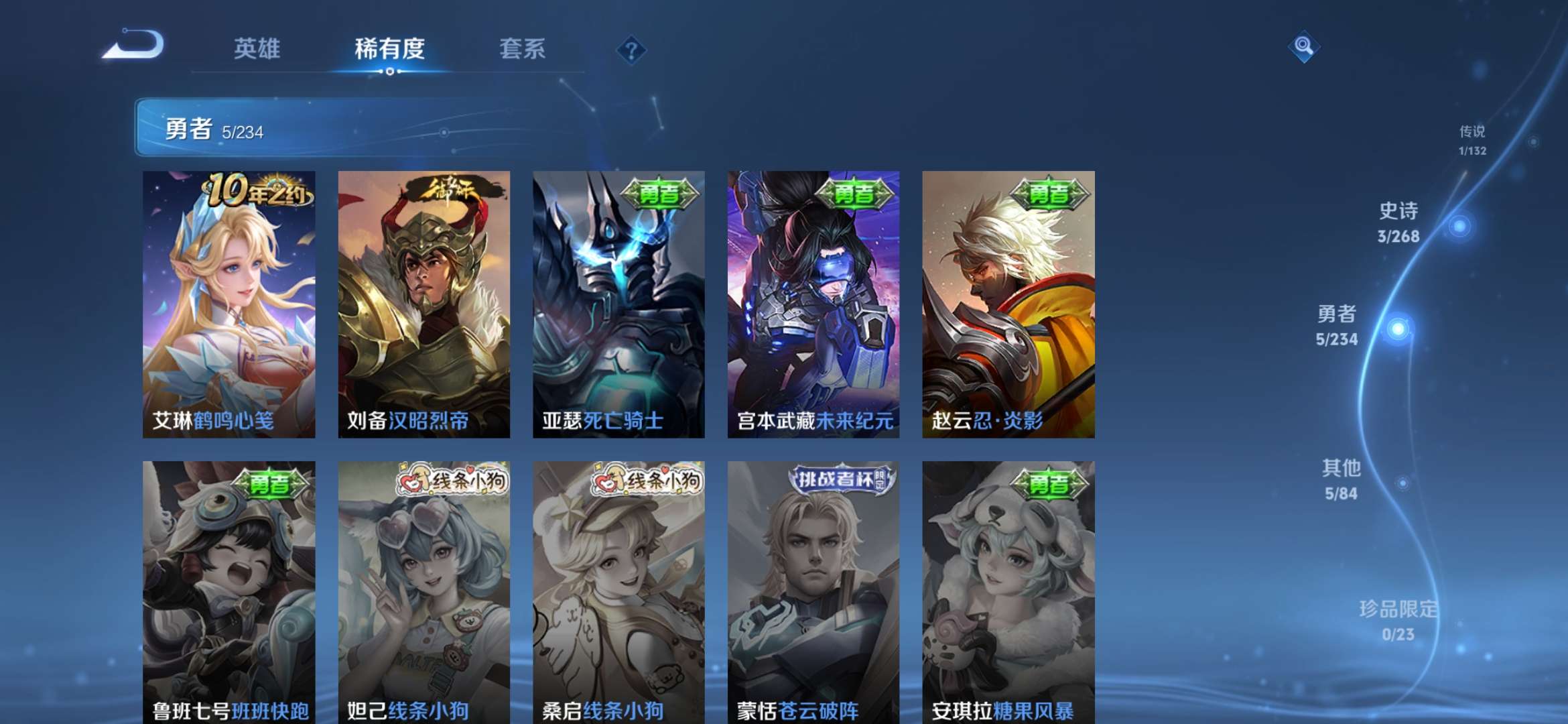Jump to the 其他 rarity section
Viewport: 1568px width, 724px height.
(x=1341, y=479)
